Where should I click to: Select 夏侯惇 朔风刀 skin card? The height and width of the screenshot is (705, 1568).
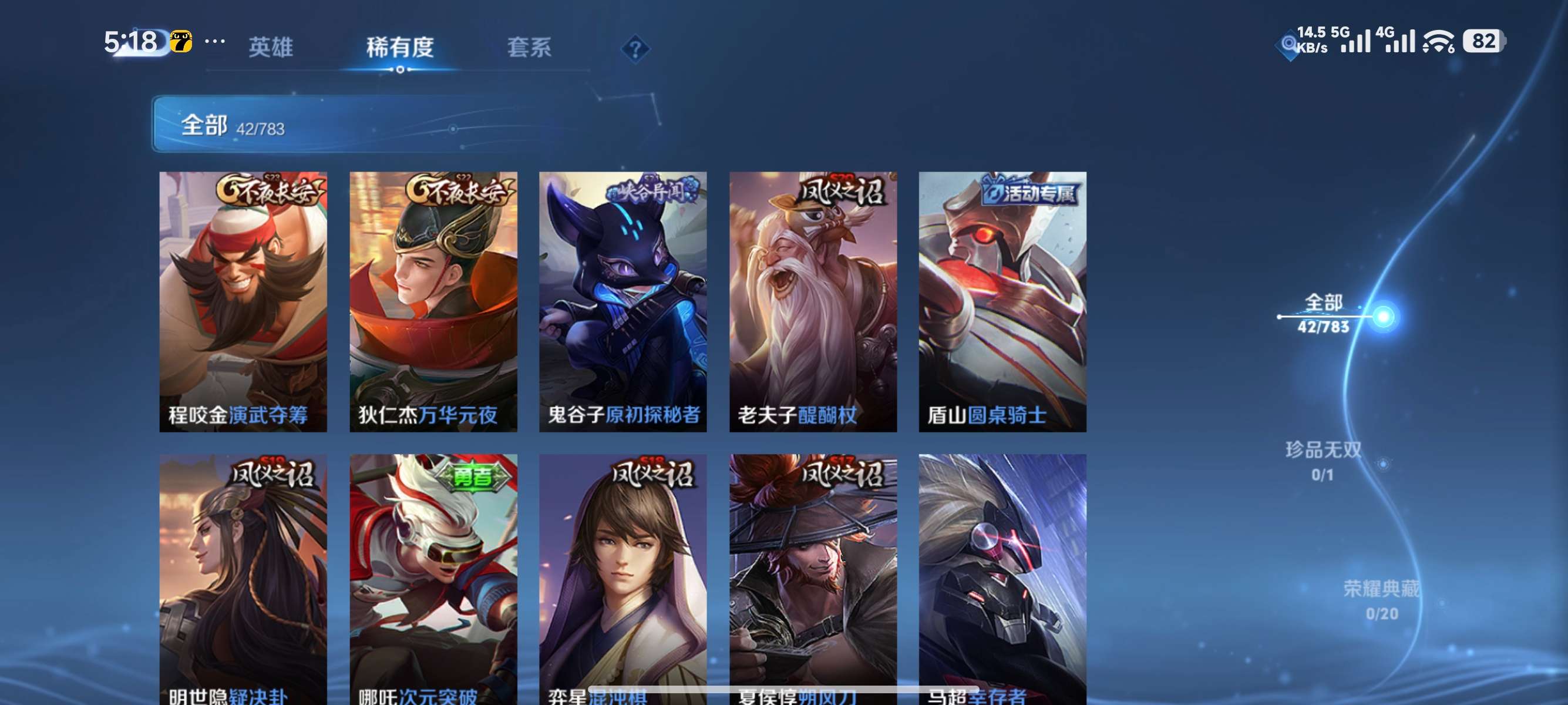tap(813, 578)
